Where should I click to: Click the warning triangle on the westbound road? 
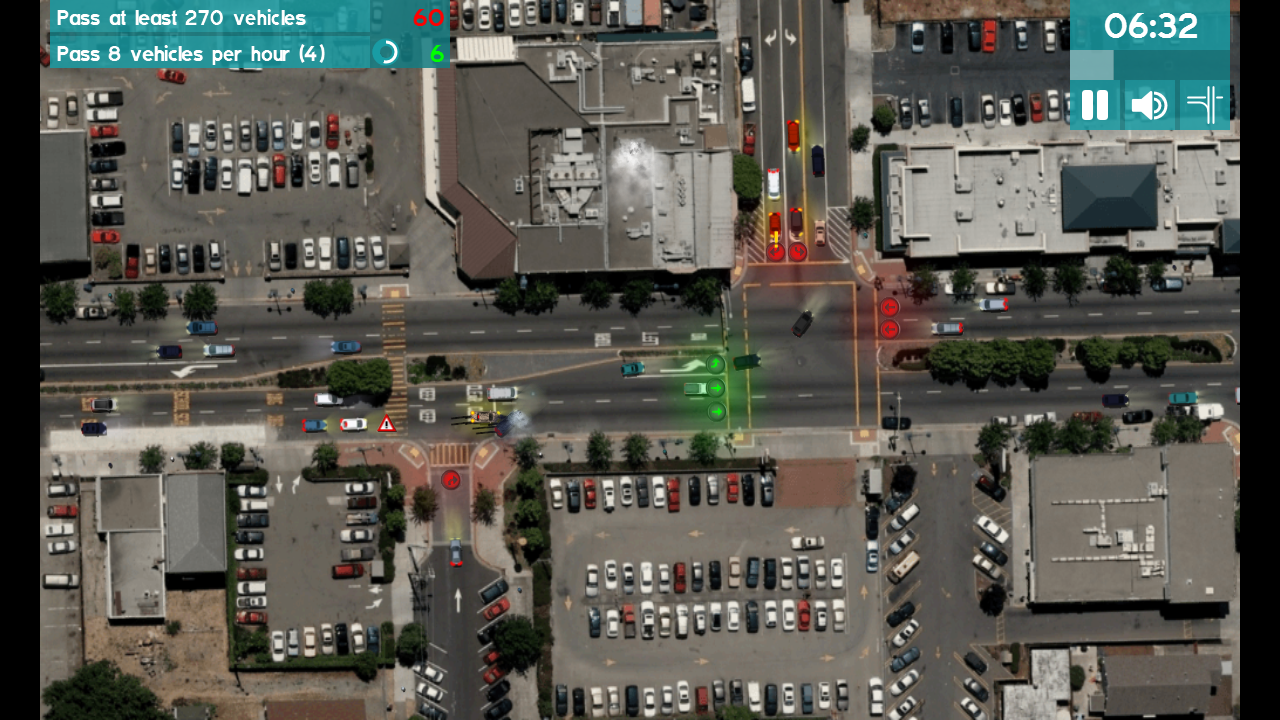coord(387,423)
